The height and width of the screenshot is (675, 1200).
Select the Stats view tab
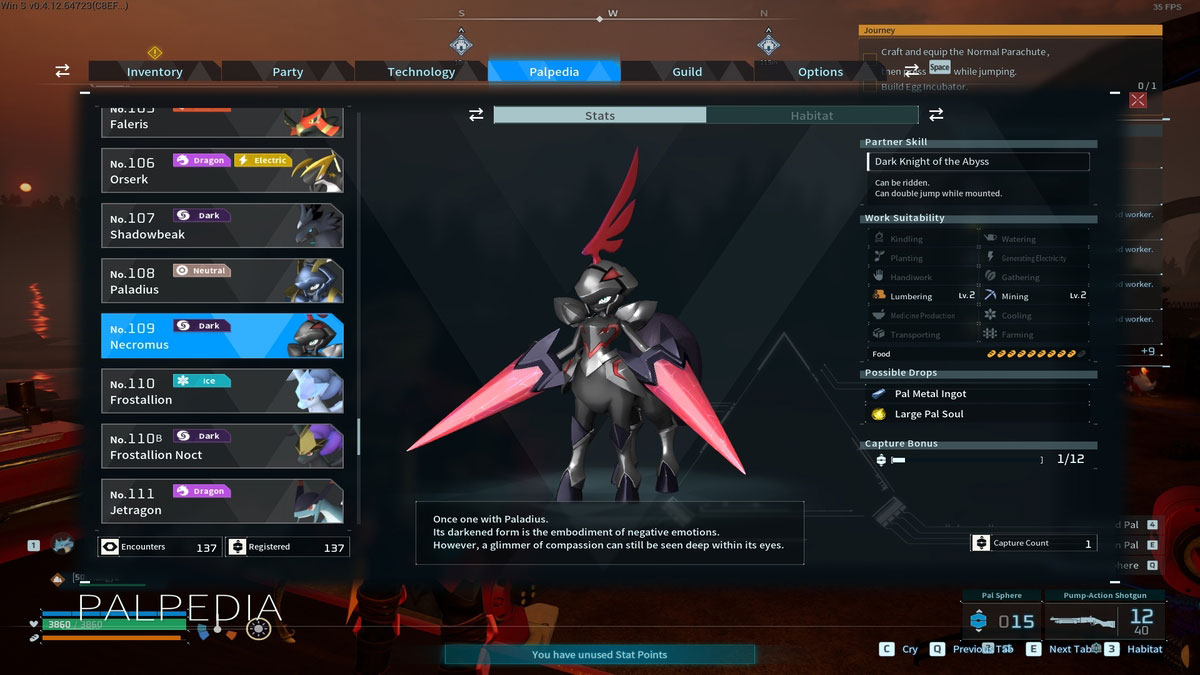600,116
